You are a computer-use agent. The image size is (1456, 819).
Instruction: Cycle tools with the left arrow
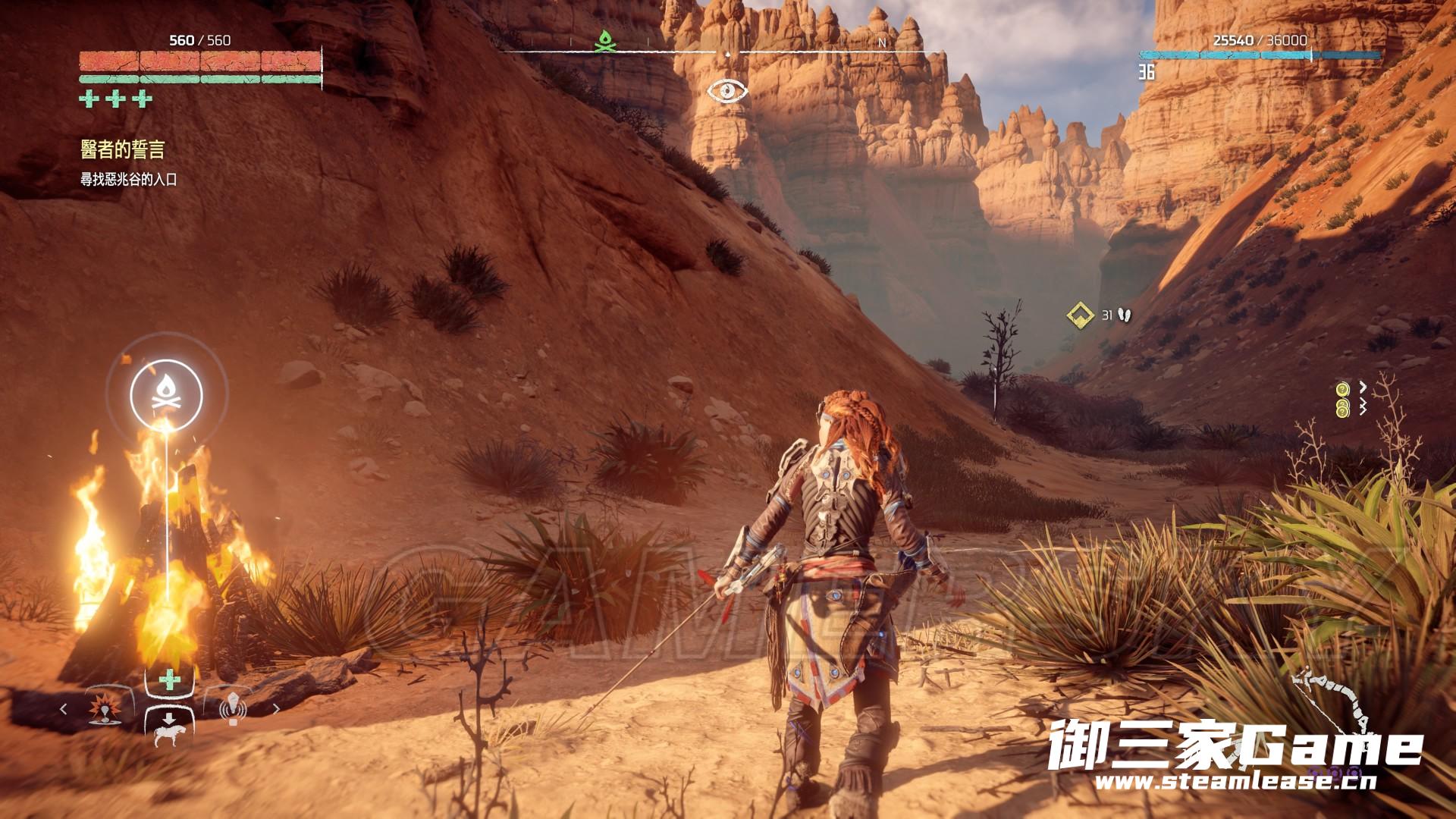click(64, 709)
